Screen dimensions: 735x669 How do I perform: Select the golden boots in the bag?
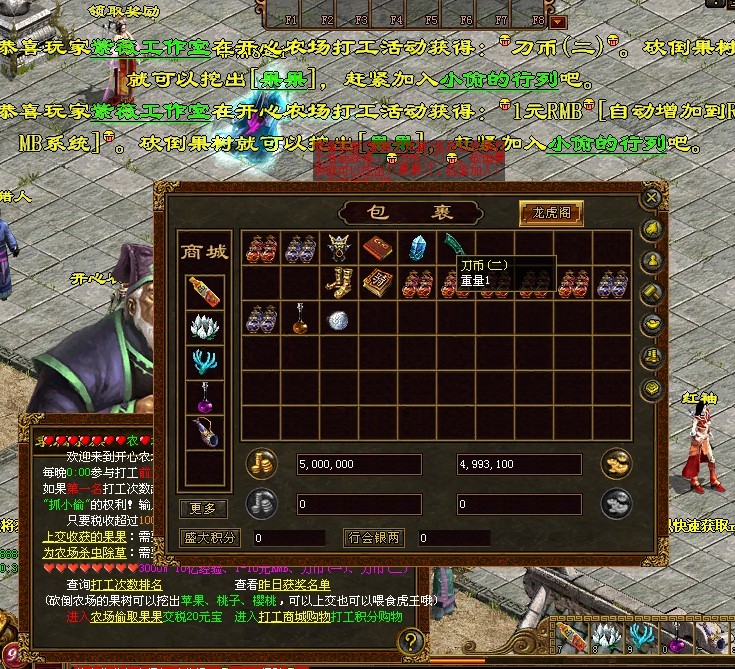[x=339, y=283]
